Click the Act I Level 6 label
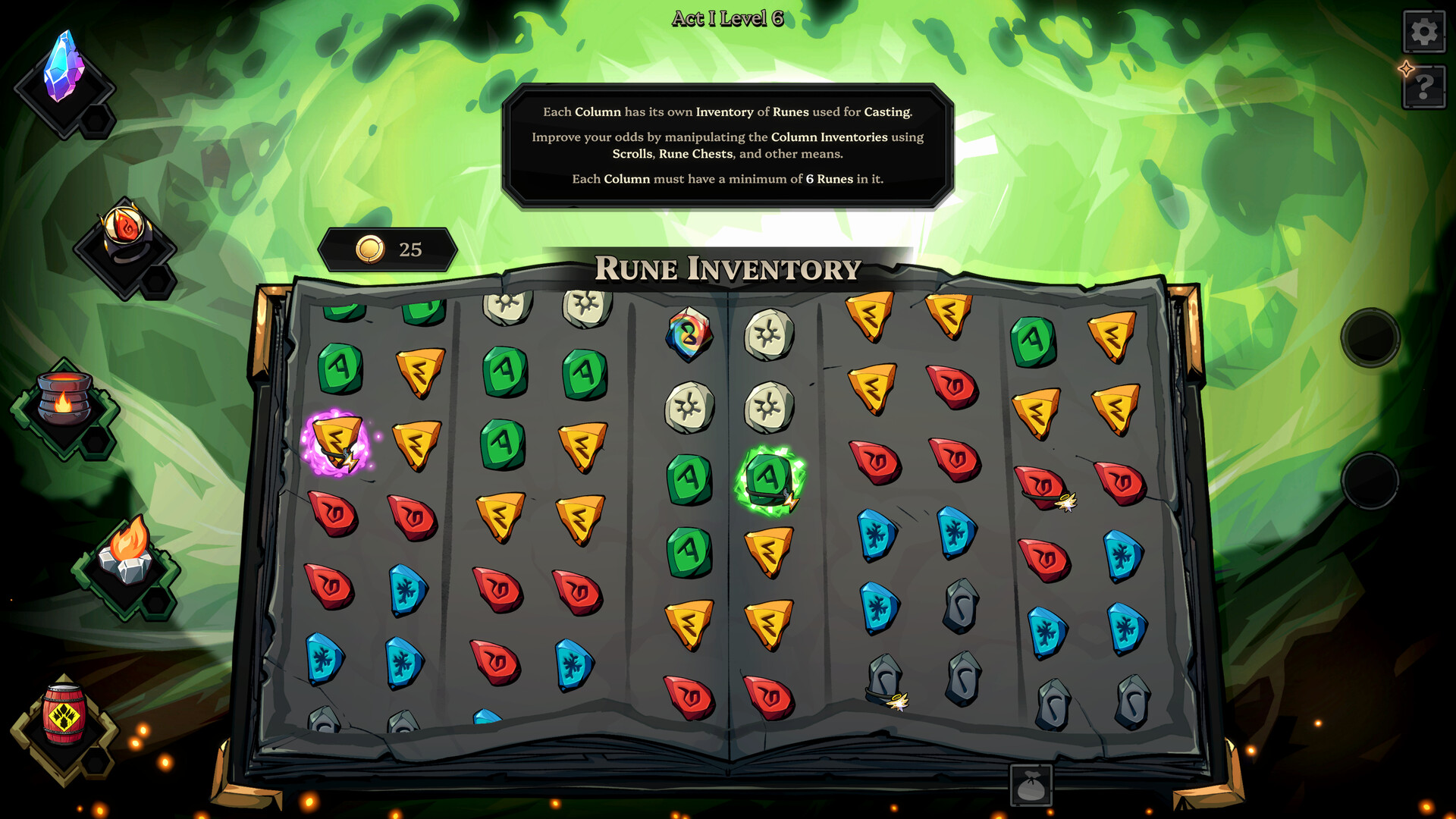The image size is (1456, 819). pyautogui.click(x=730, y=16)
